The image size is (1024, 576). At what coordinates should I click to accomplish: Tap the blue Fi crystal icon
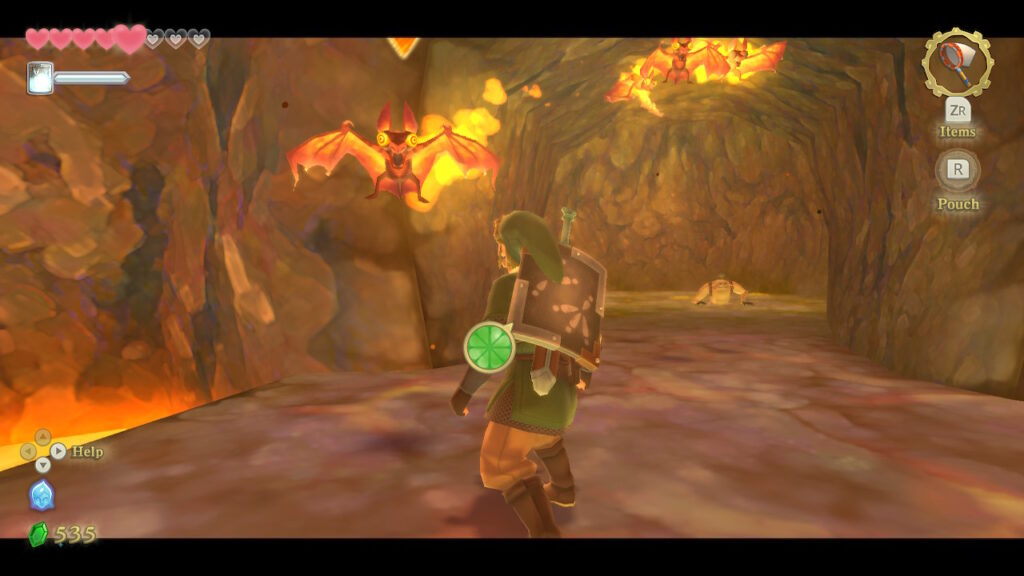pos(41,495)
